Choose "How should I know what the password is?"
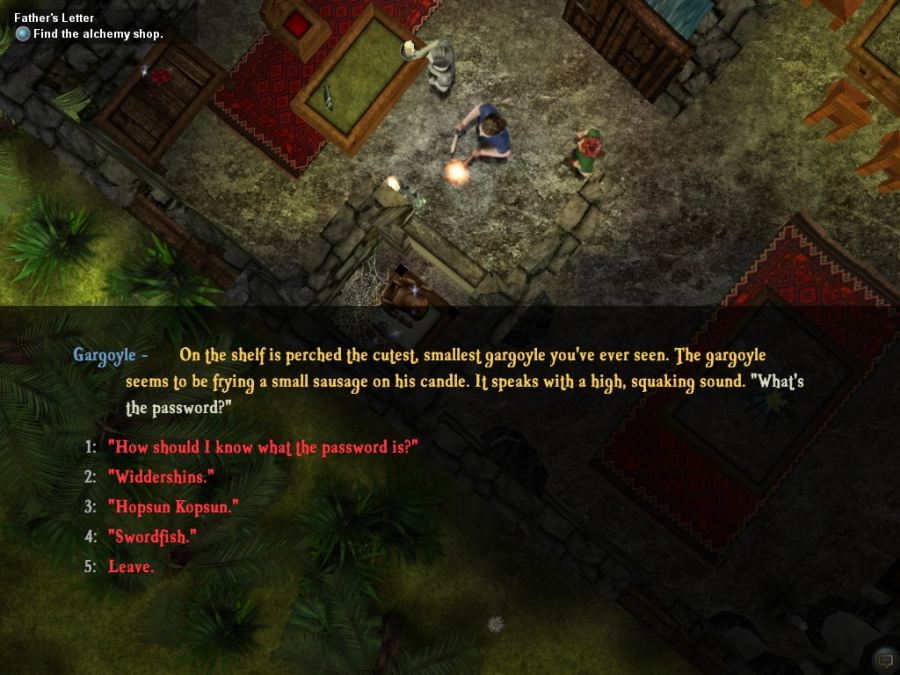The height and width of the screenshot is (675, 900). click(x=262, y=447)
